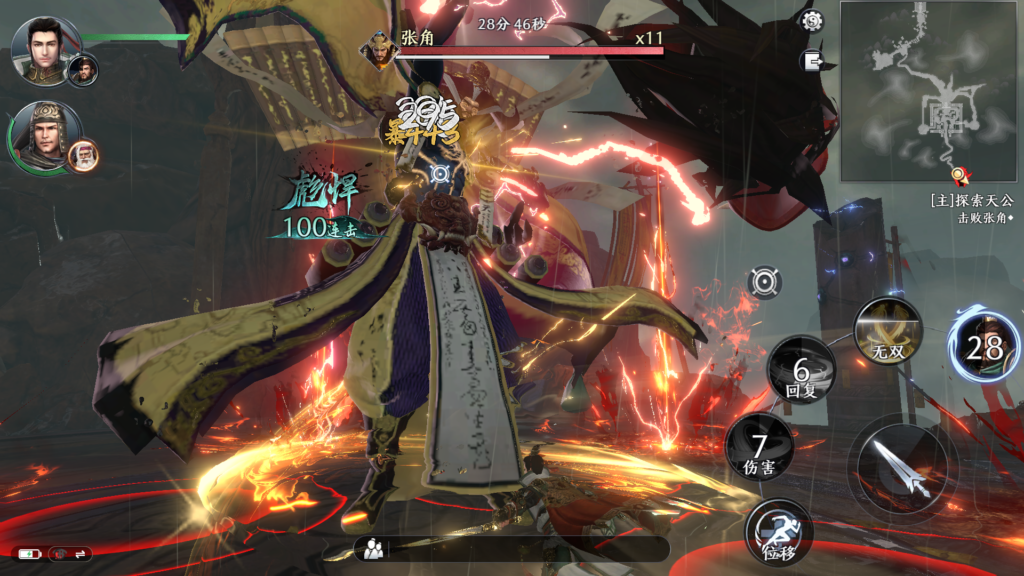This screenshot has height=576, width=1024.
Task: Select the helmeted warrior portrait
Action: coord(42,135)
